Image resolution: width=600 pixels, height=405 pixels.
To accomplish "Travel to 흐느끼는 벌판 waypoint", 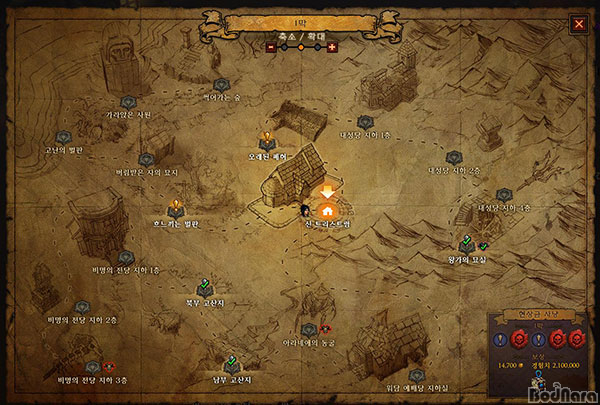I will 178,206.
